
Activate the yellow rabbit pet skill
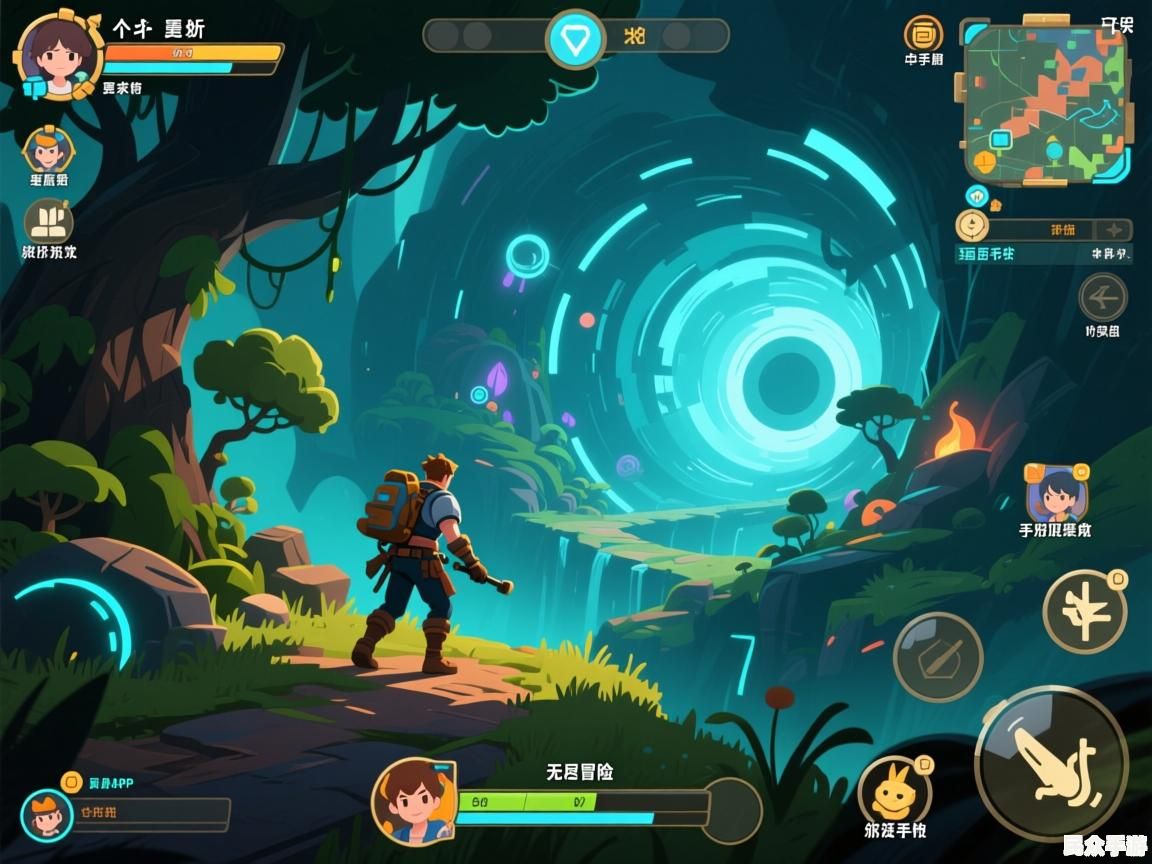click(x=894, y=792)
